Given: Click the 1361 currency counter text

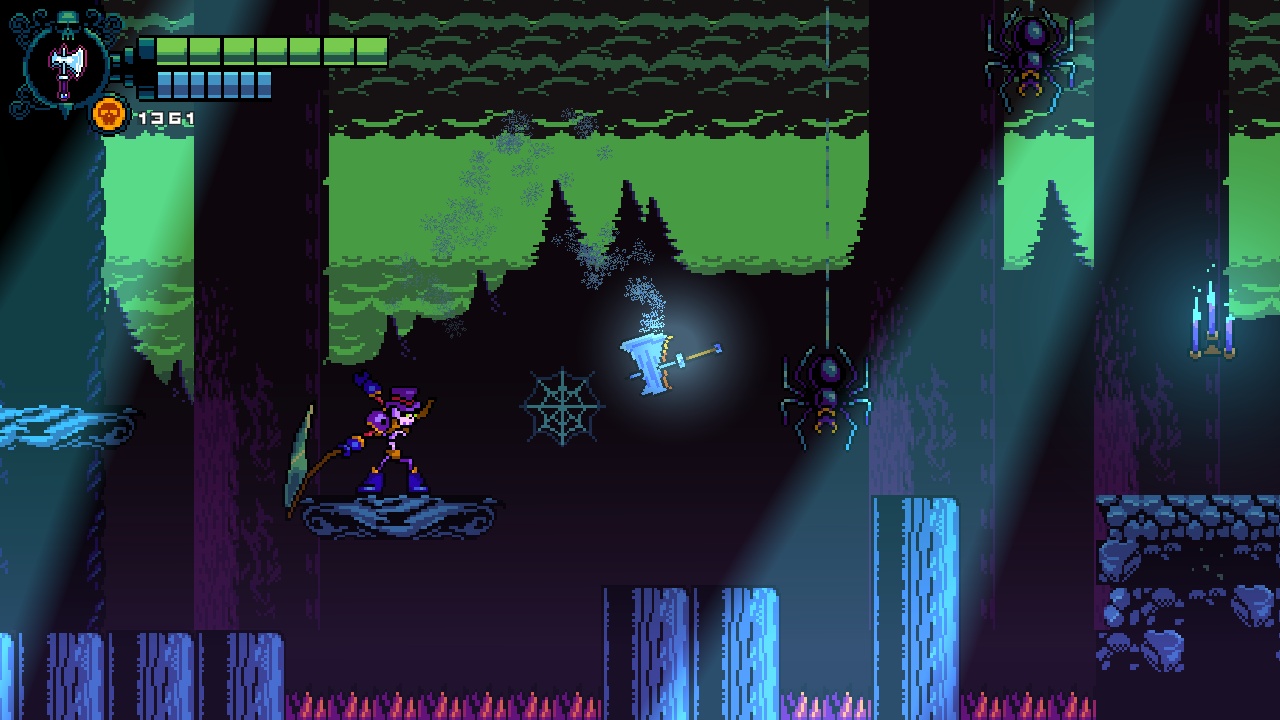Looking at the screenshot, I should [165, 115].
